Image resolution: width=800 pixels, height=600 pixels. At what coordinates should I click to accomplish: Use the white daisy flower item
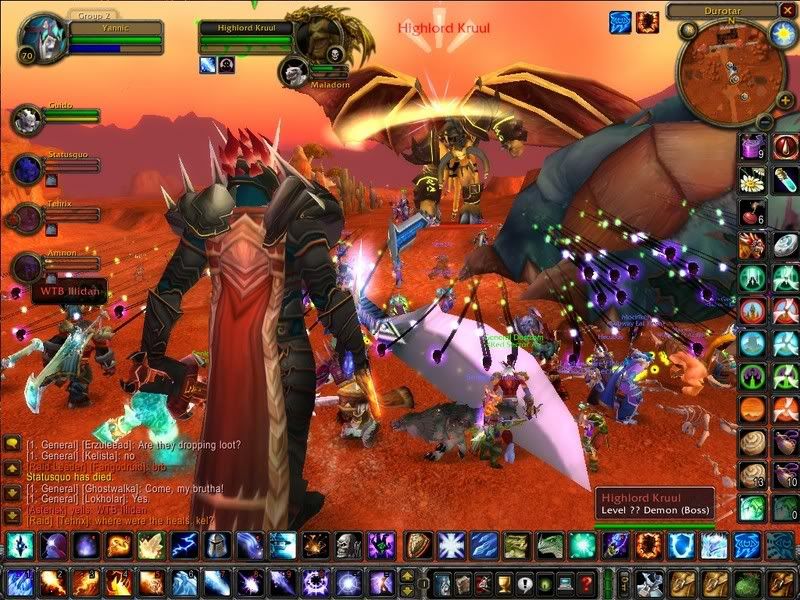point(752,181)
